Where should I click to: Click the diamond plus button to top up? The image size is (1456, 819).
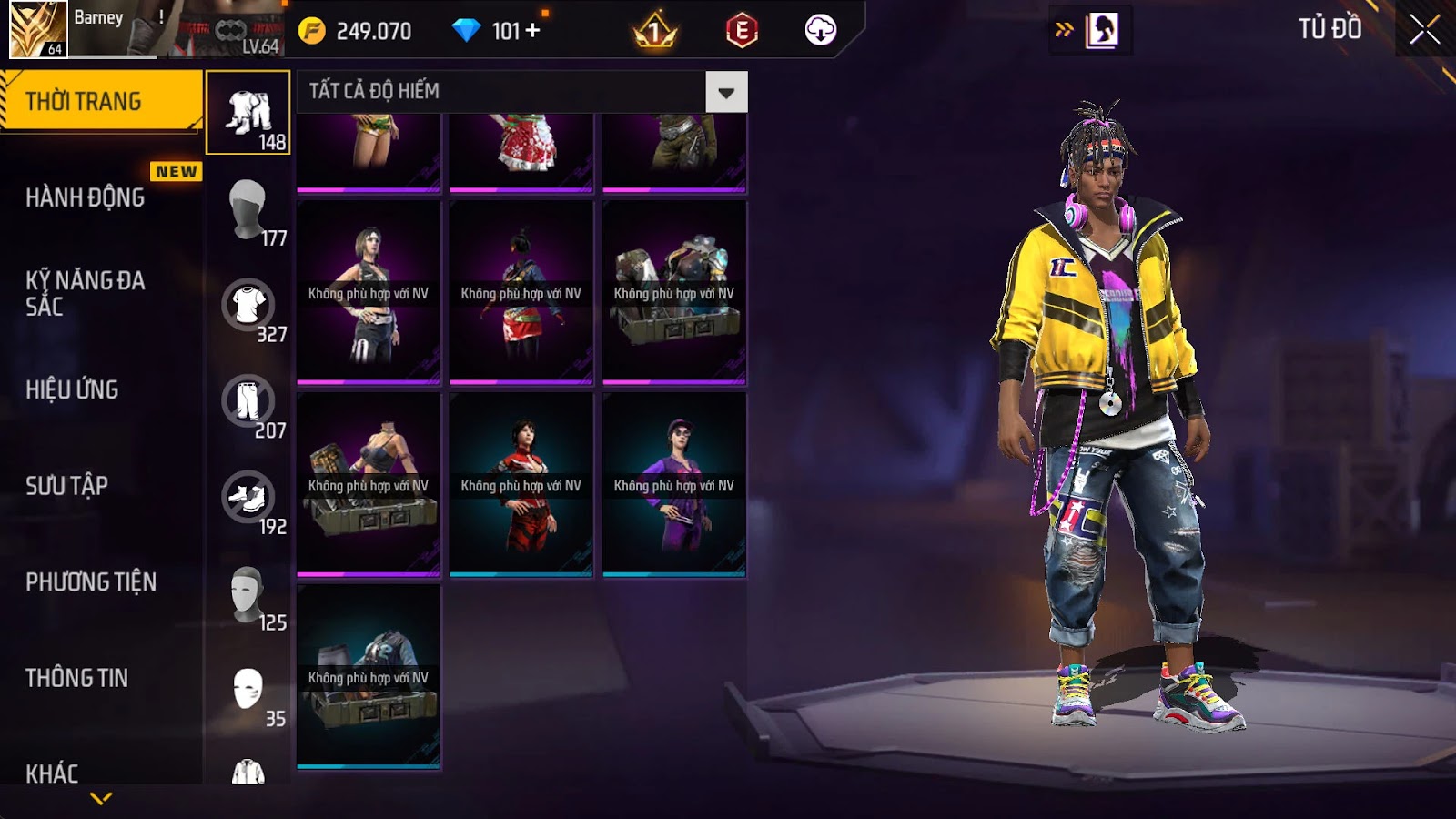pyautogui.click(x=533, y=31)
